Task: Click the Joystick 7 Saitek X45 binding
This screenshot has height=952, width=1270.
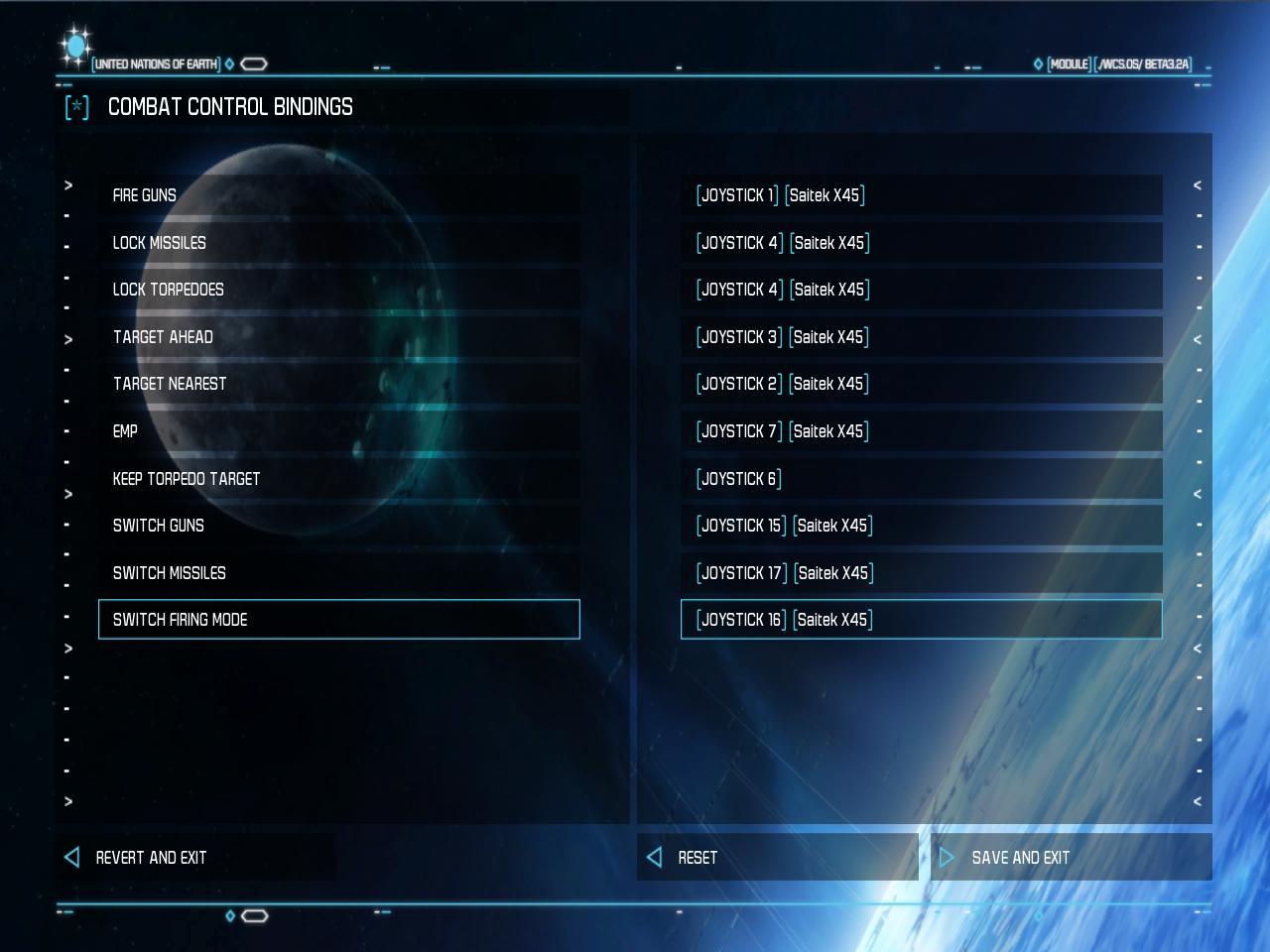Action: click(x=921, y=431)
